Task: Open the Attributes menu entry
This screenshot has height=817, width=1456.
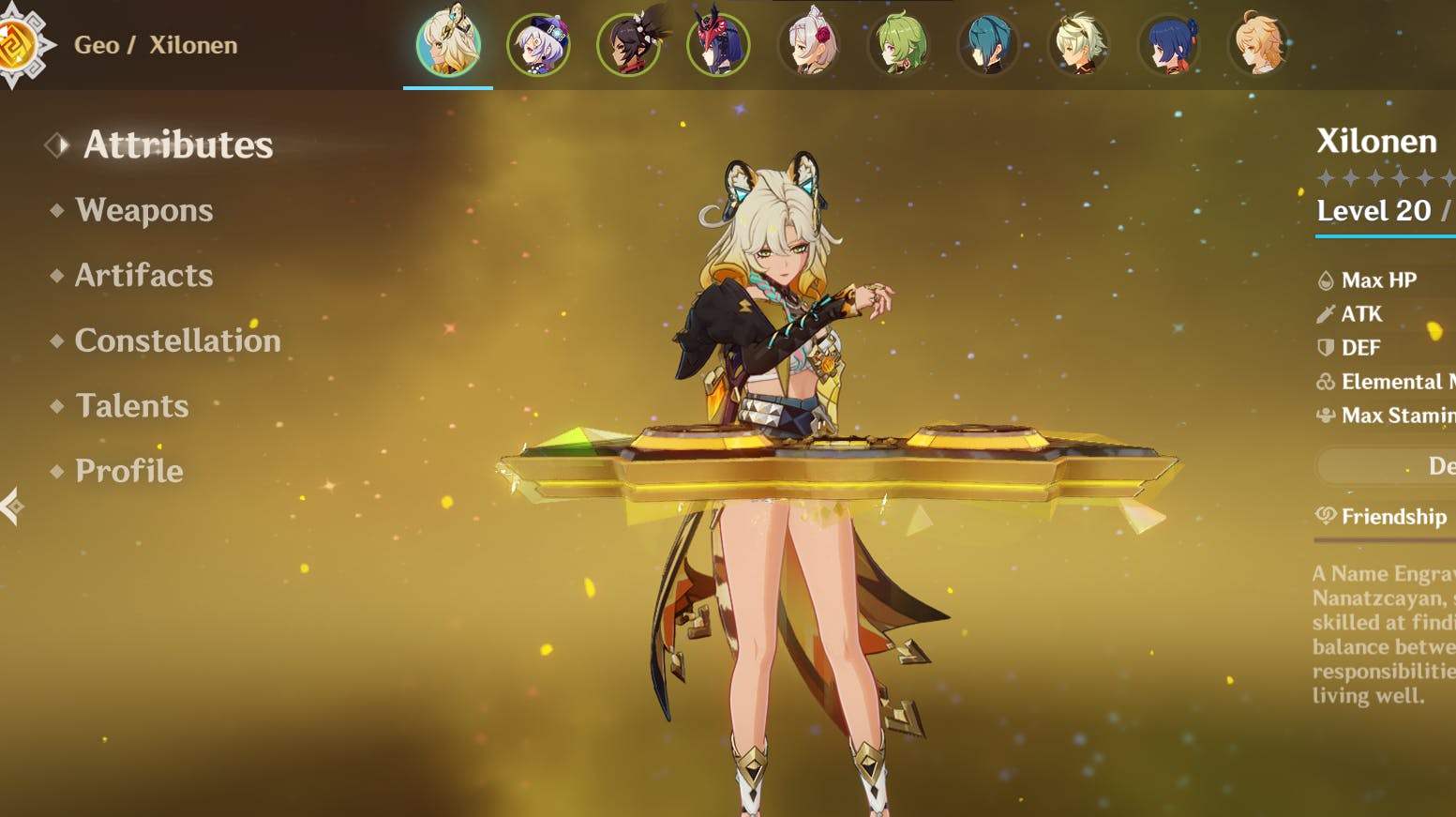Action: pyautogui.click(x=177, y=144)
